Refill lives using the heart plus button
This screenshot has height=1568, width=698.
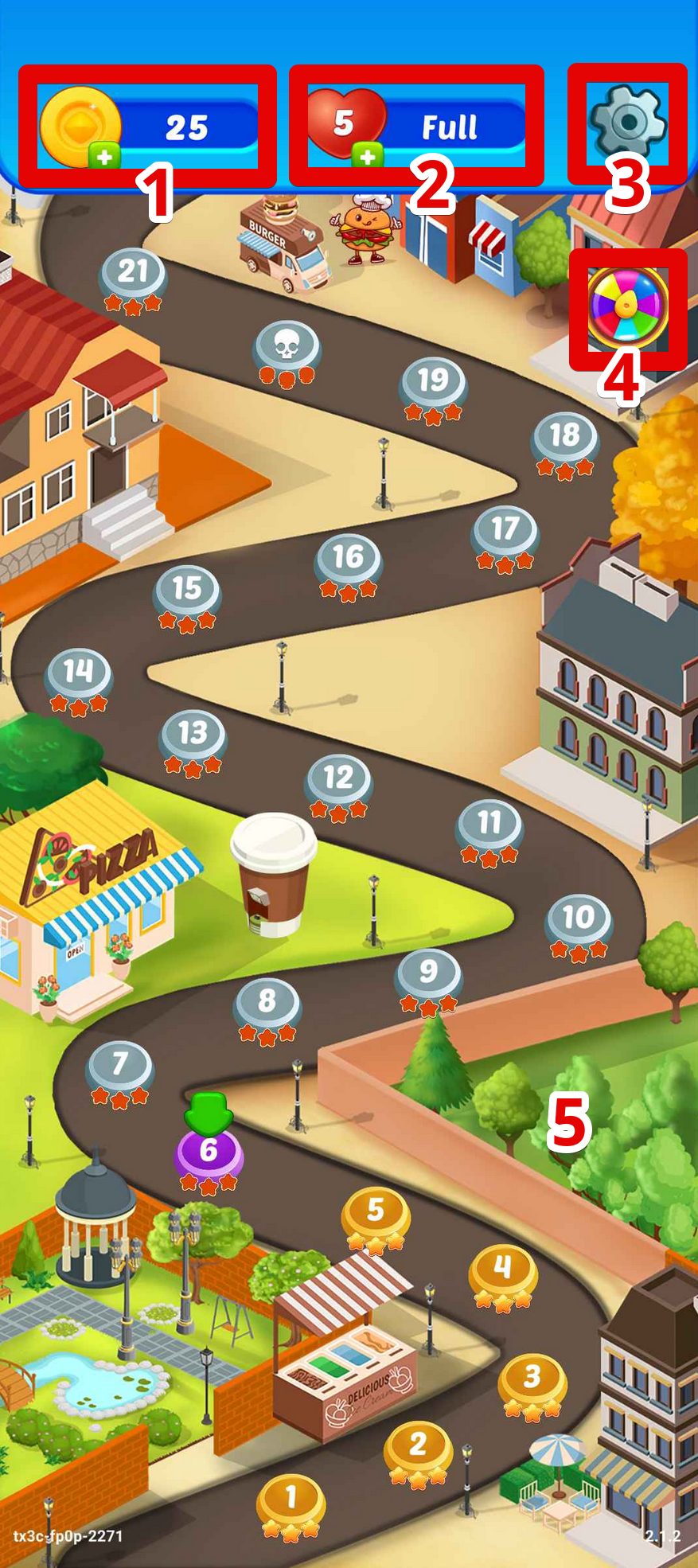367,156
